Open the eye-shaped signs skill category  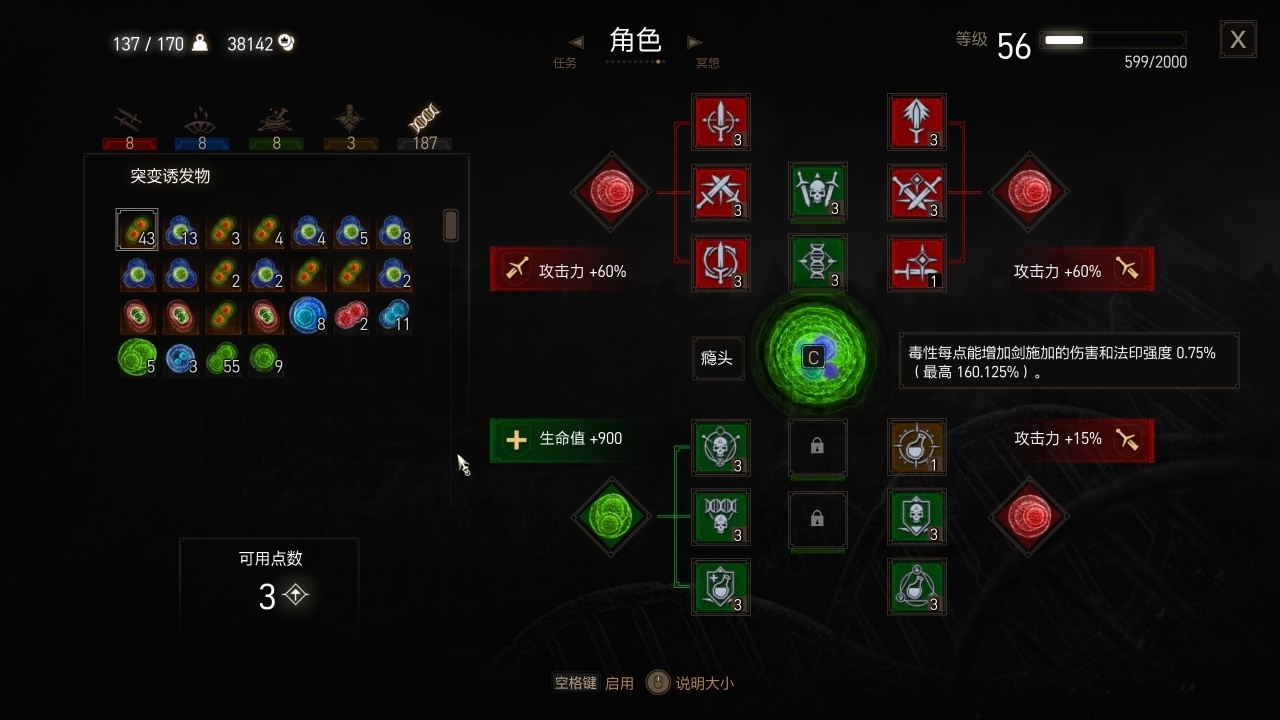tap(202, 120)
